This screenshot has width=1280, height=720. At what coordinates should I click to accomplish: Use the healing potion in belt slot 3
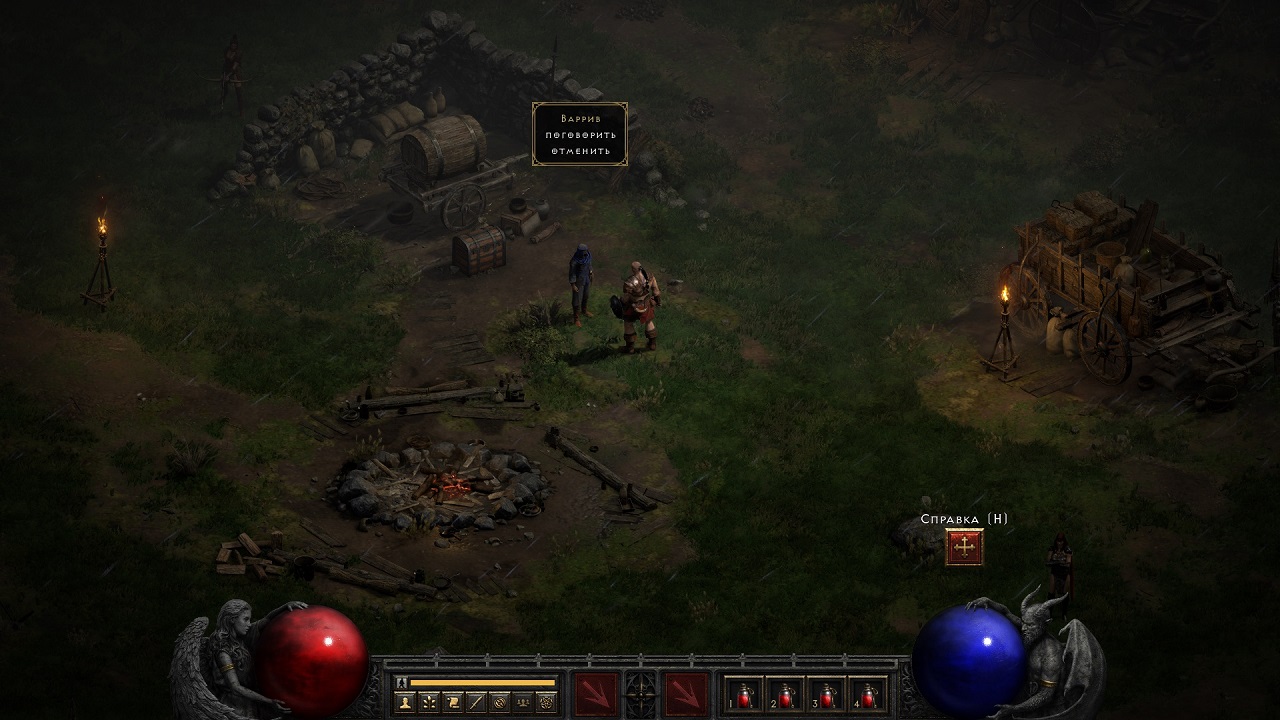point(828,694)
